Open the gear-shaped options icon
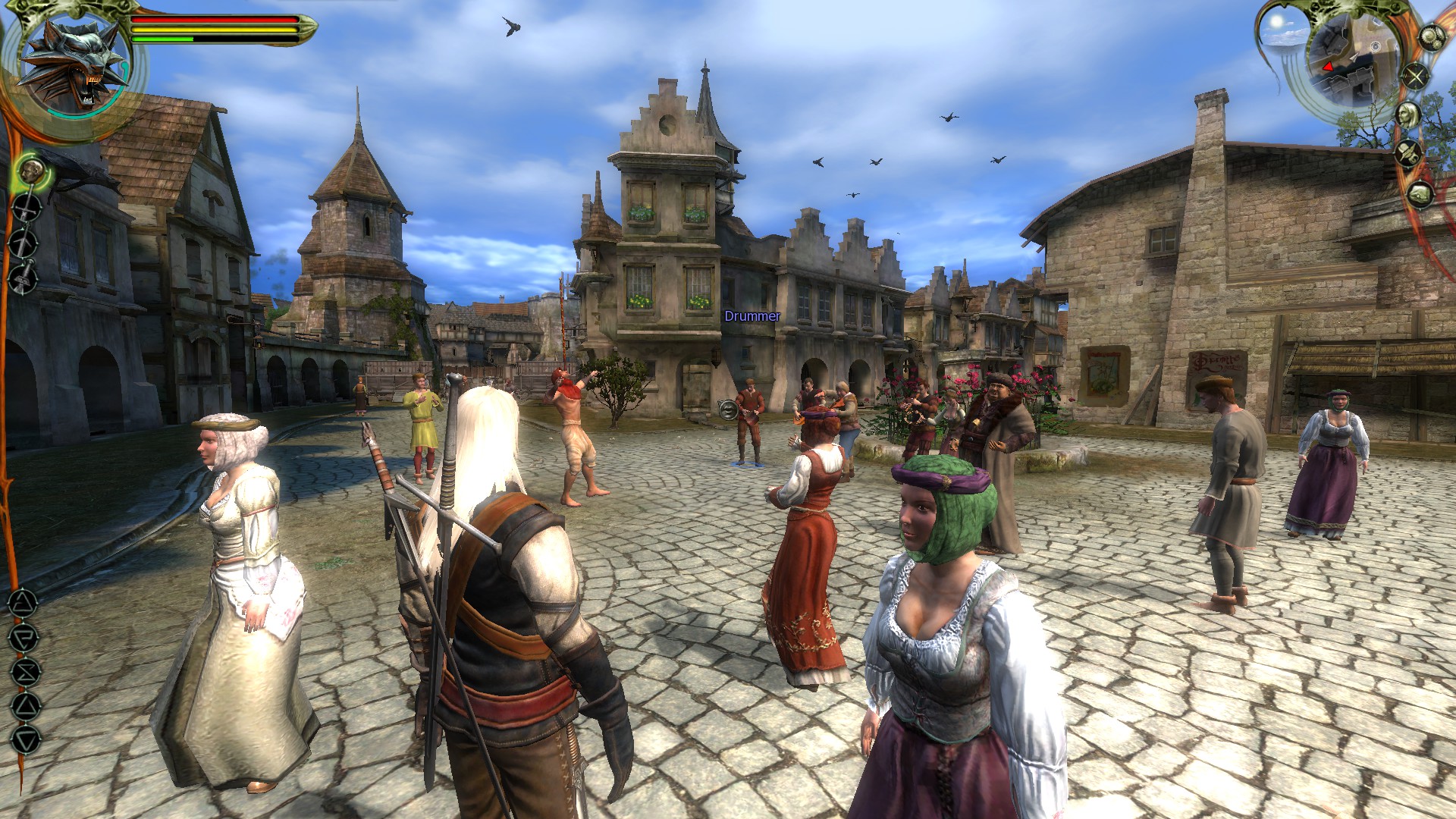Viewport: 1456px width, 819px height. coord(1430,37)
